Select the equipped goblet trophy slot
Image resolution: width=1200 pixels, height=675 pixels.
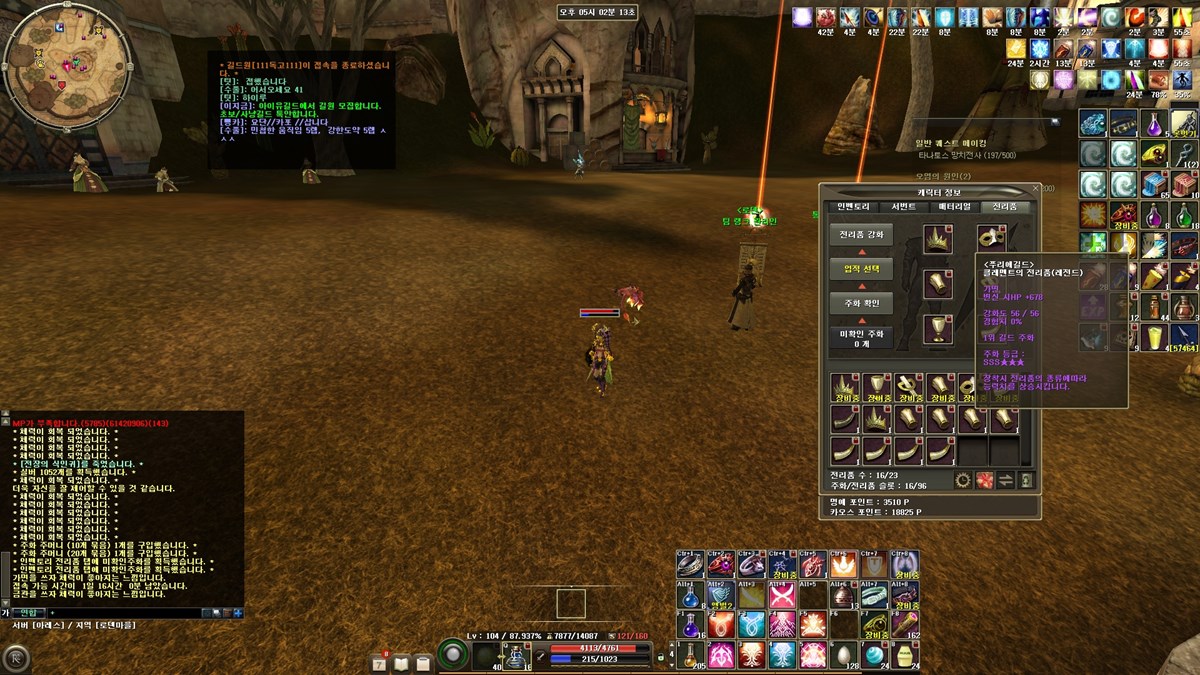point(937,327)
